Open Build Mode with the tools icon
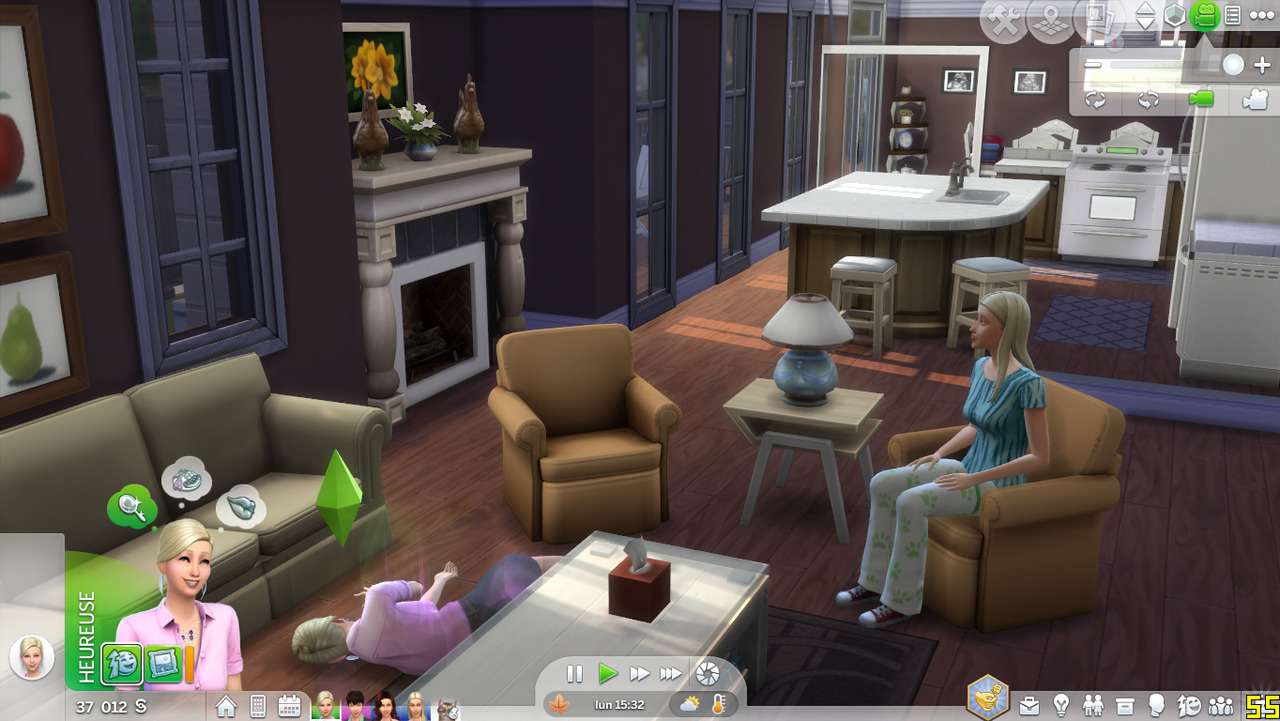1280x721 pixels. pos(1004,19)
